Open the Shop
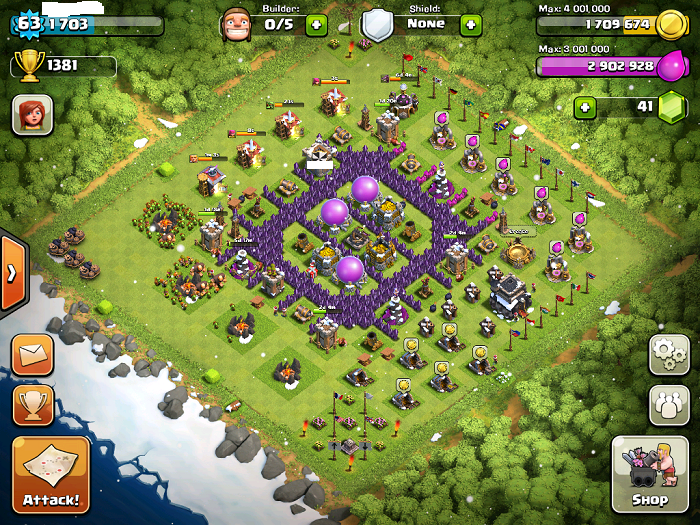This screenshot has height=525, width=700. pyautogui.click(x=649, y=474)
